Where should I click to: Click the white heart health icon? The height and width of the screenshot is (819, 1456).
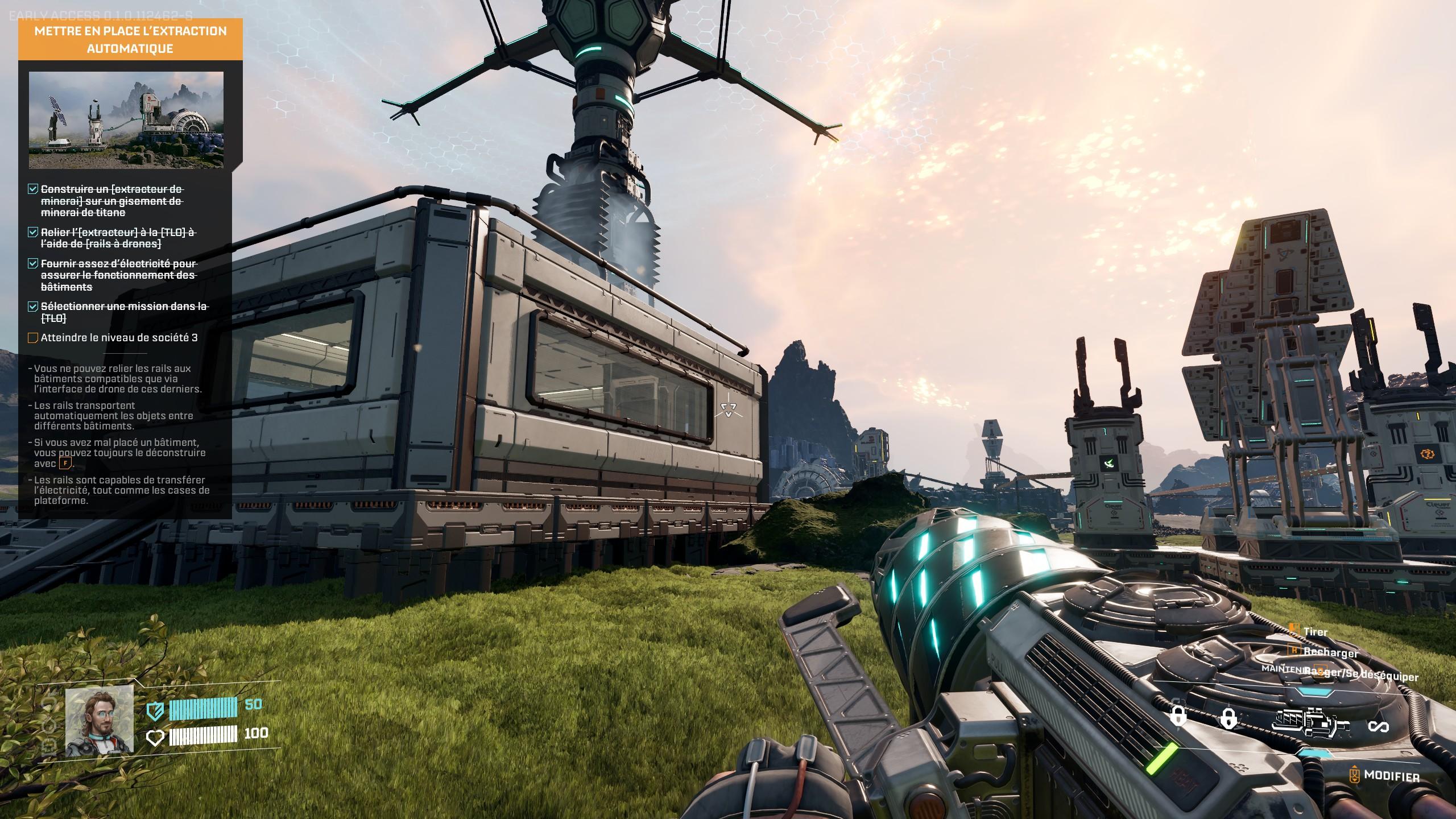pos(155,738)
